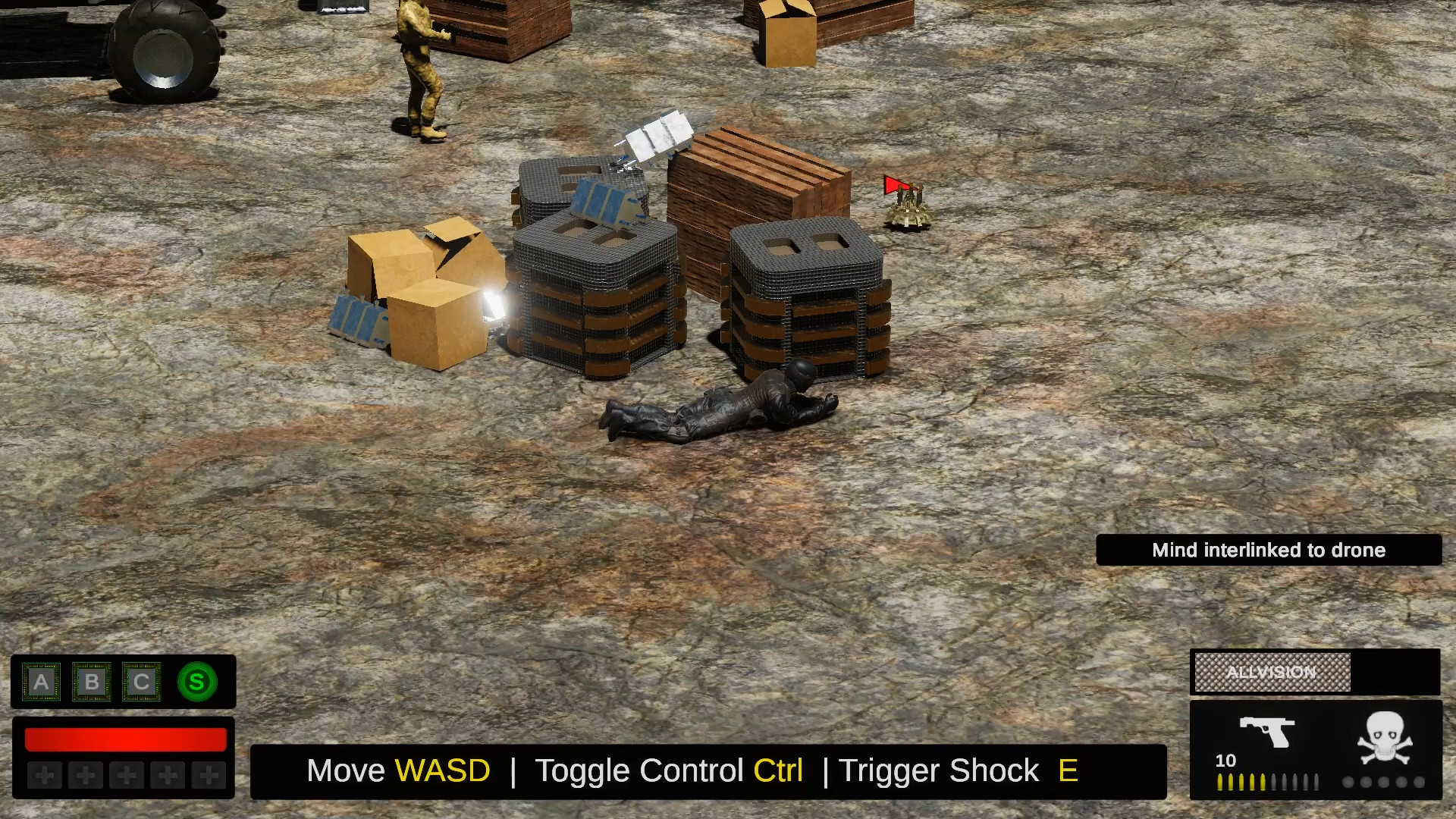This screenshot has width=1456, height=819.
Task: Click the middle plus slot in the bottom-left panel
Action: click(125, 776)
